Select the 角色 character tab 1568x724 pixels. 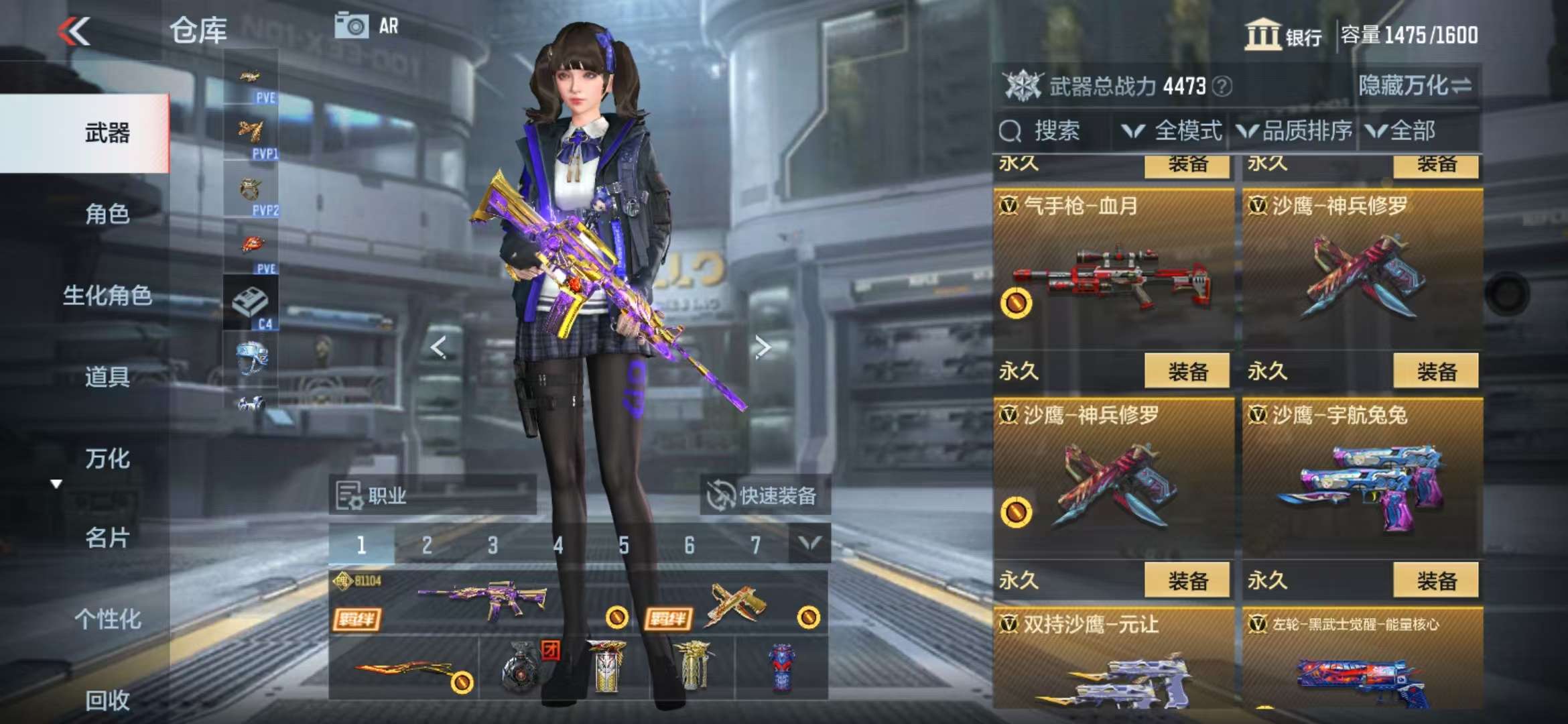pyautogui.click(x=107, y=214)
